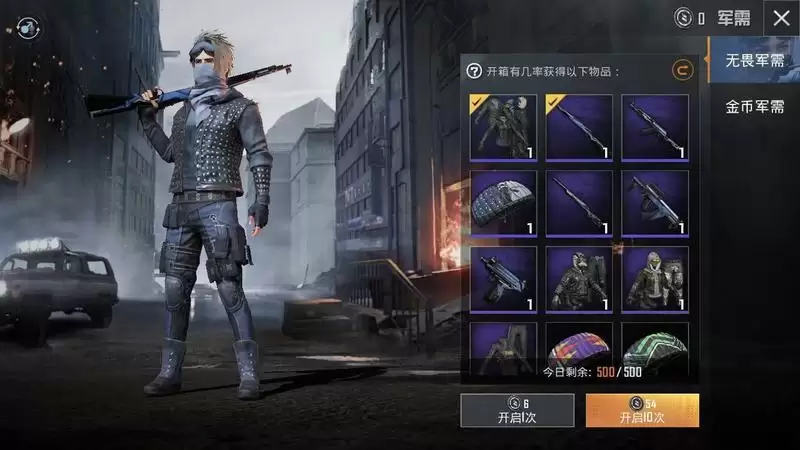Open one crate with 开启1次

pos(517,410)
